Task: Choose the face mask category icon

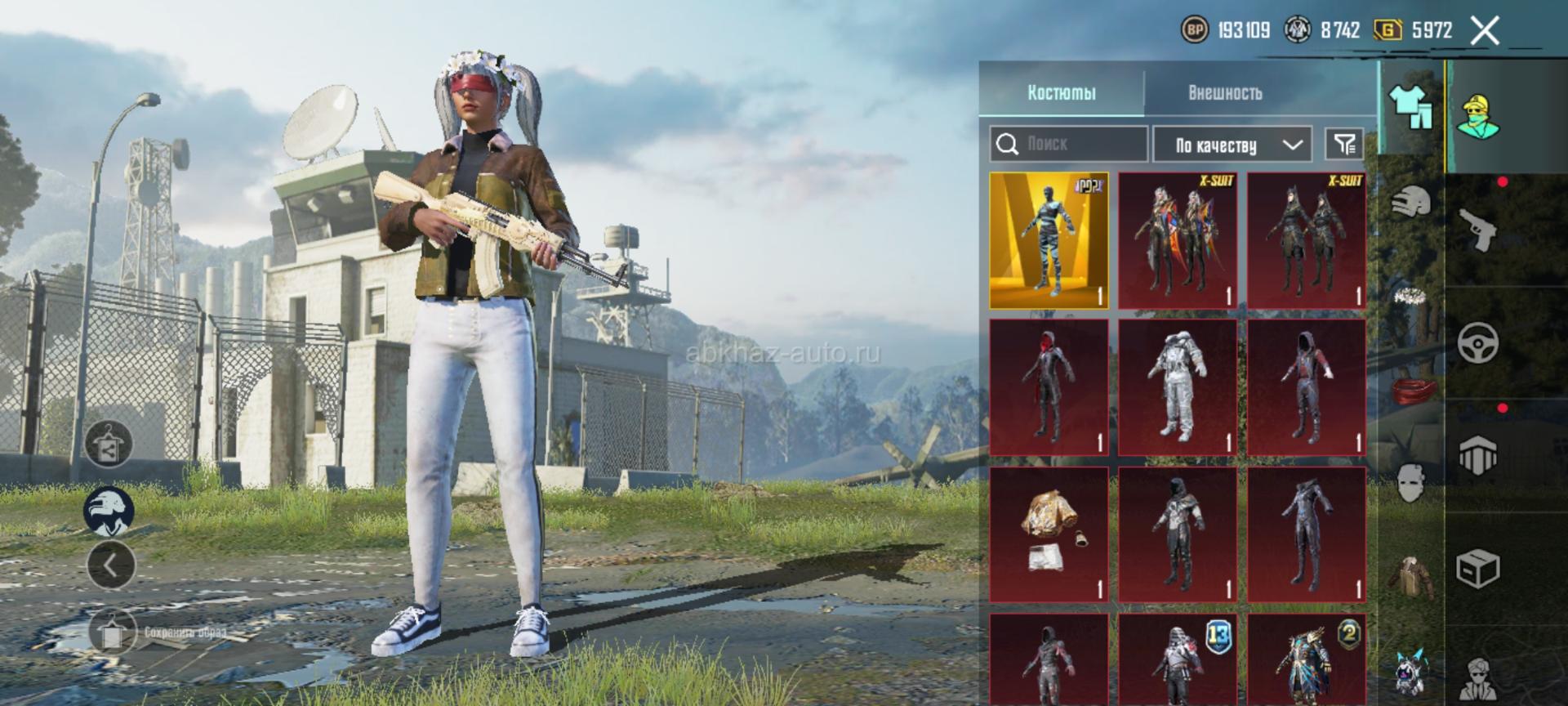Action: tap(1411, 482)
